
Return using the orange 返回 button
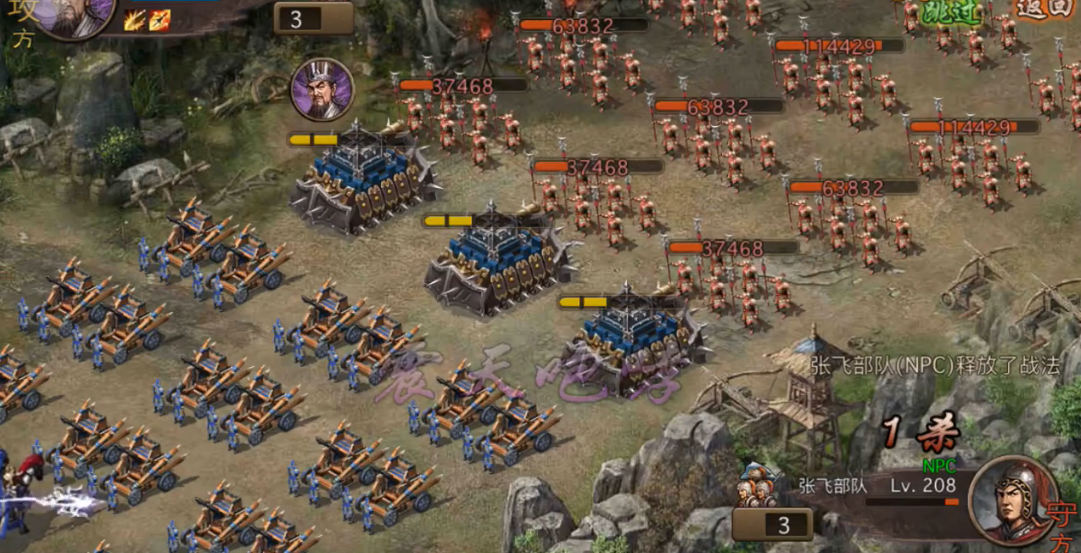(1045, 8)
